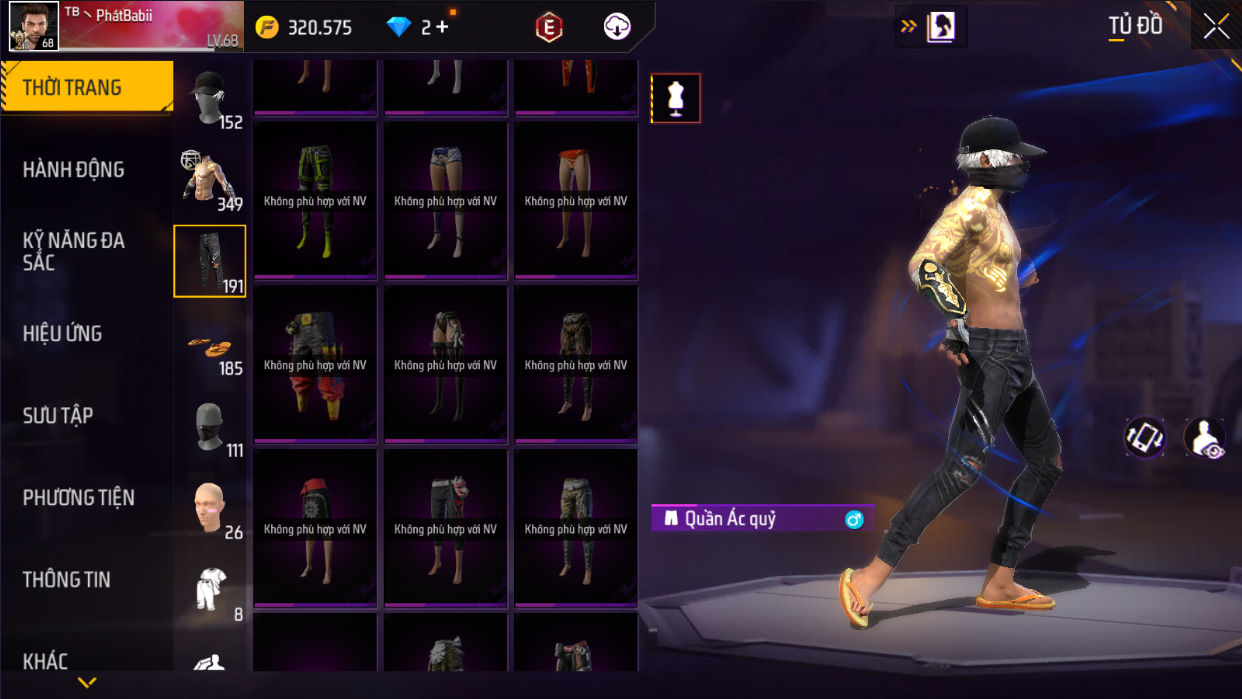Open the player profile avatar

click(33, 26)
